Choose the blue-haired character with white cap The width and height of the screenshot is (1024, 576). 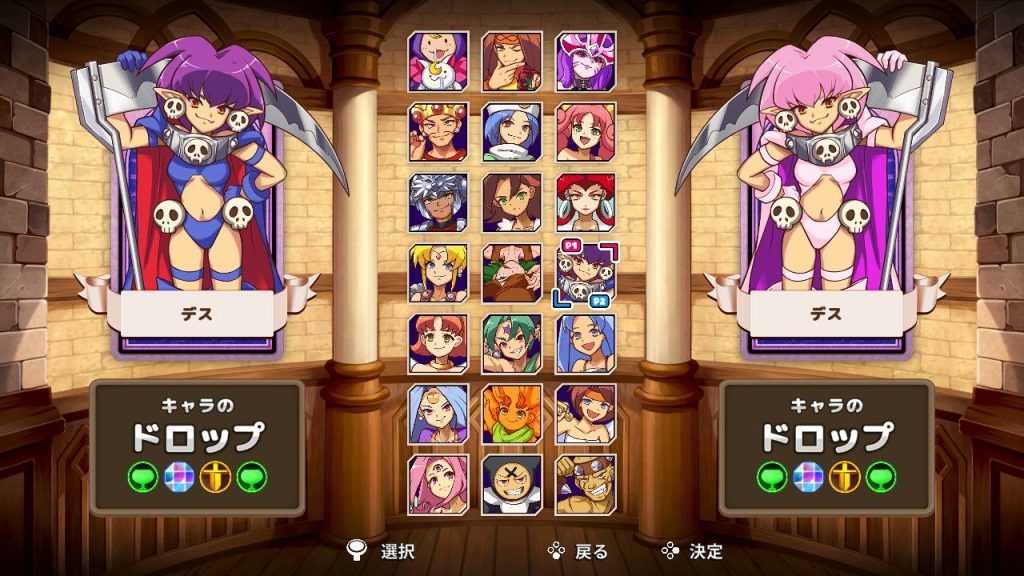pos(512,132)
